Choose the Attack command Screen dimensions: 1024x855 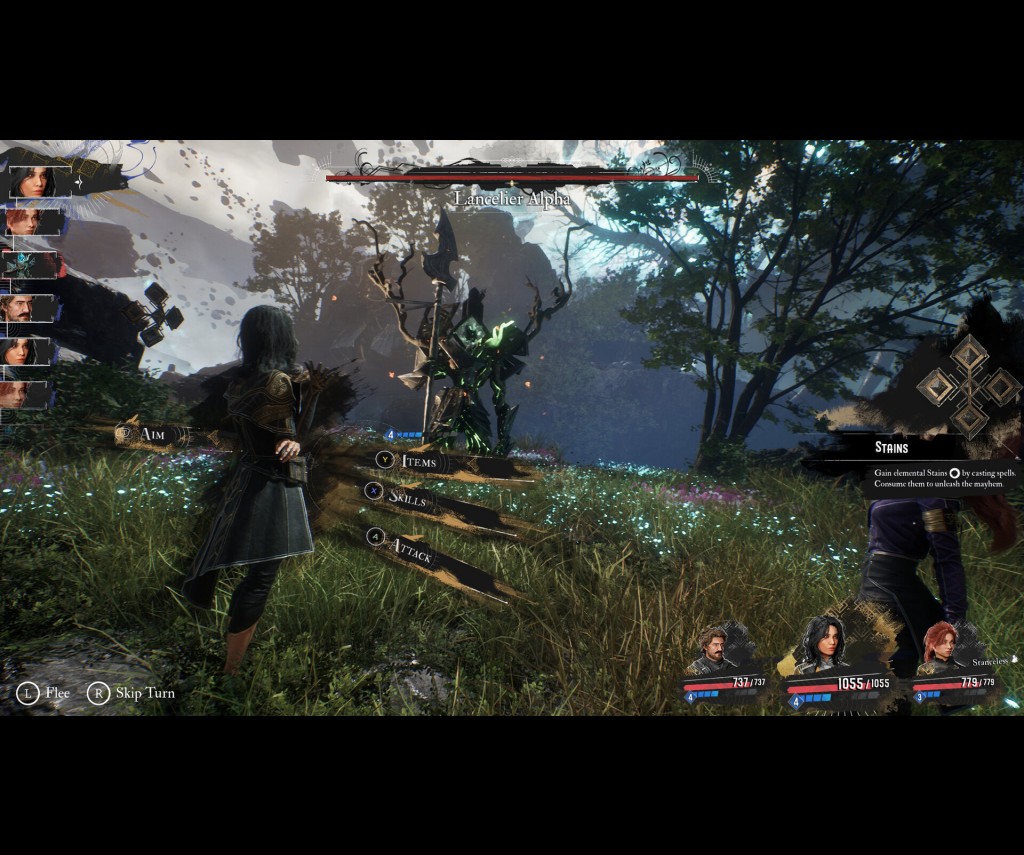pyautogui.click(x=412, y=549)
